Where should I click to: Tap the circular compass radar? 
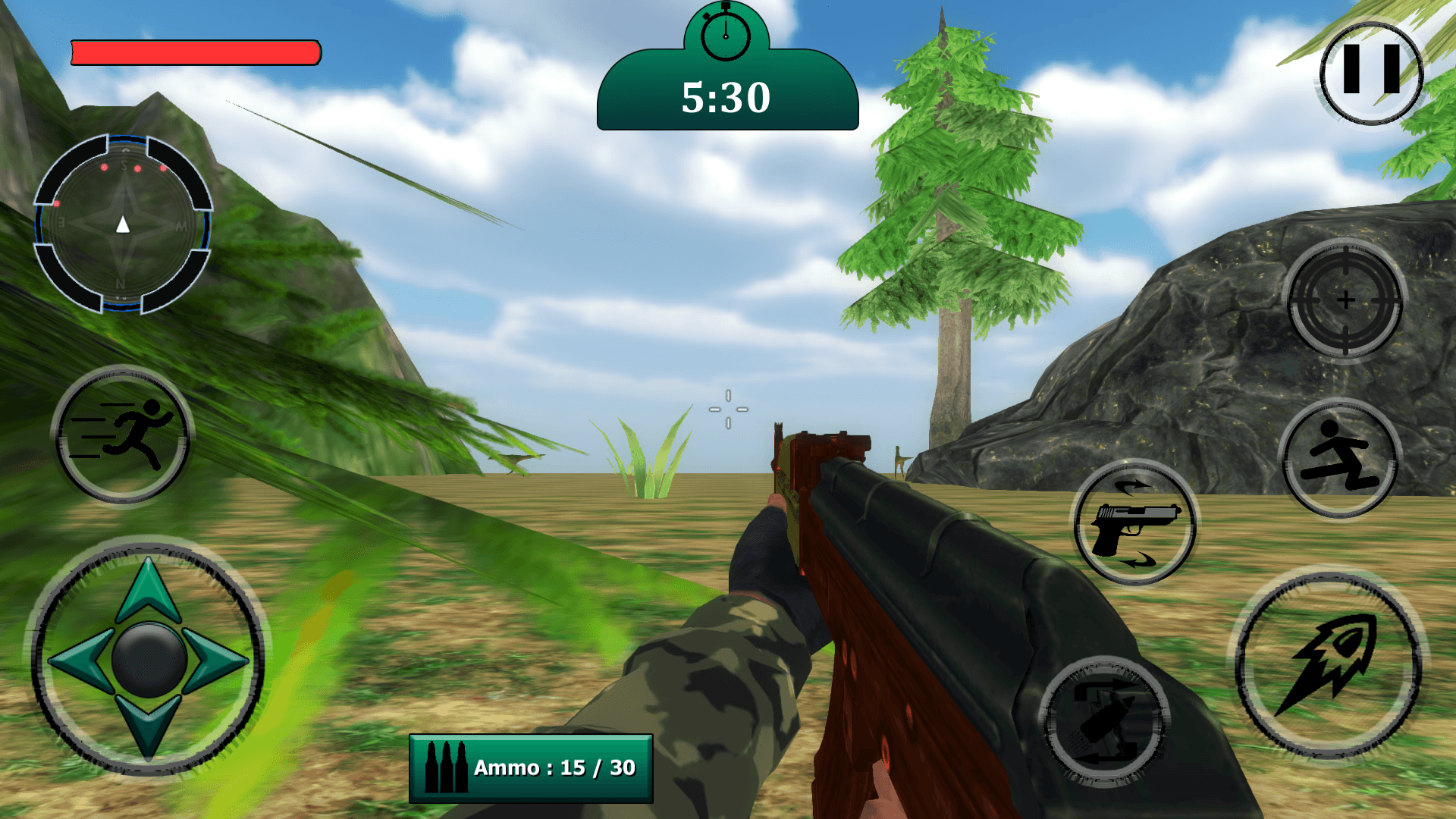(x=123, y=224)
